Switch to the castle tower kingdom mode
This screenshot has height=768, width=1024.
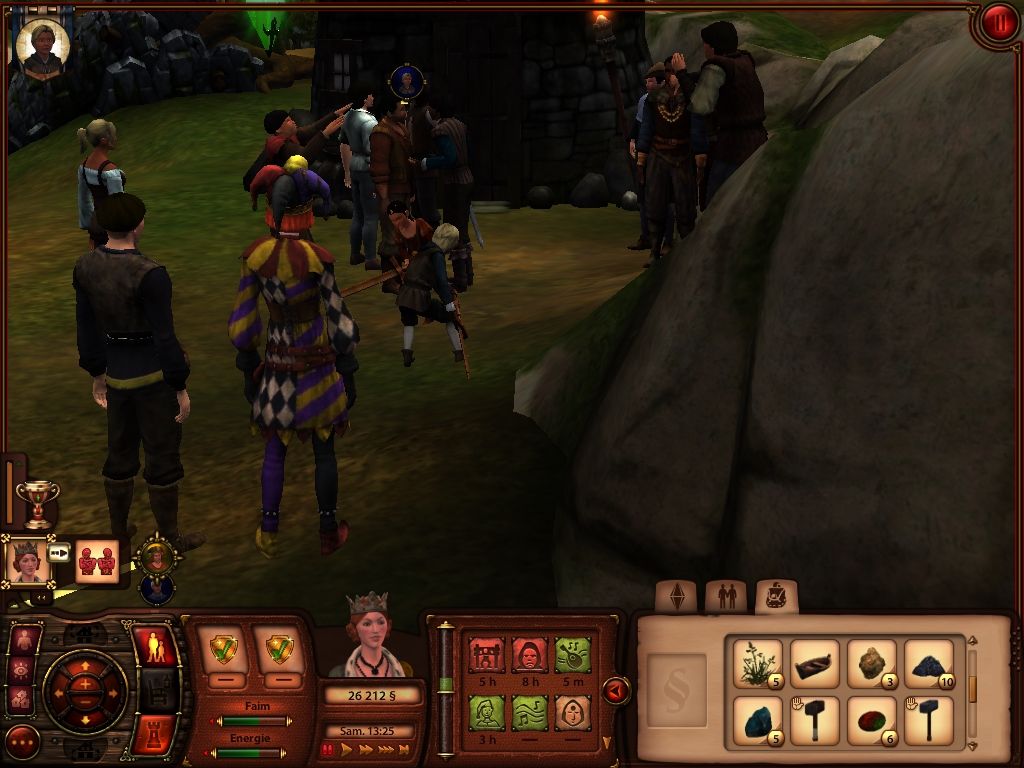coord(154,731)
